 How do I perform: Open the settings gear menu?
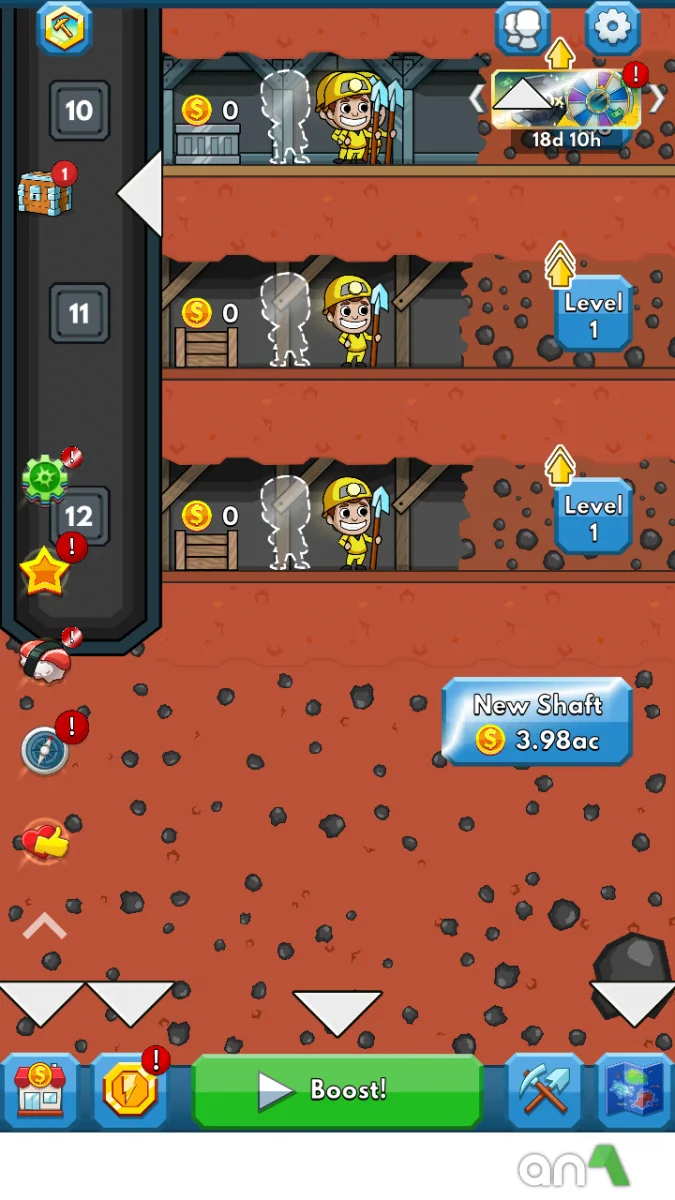(x=612, y=28)
